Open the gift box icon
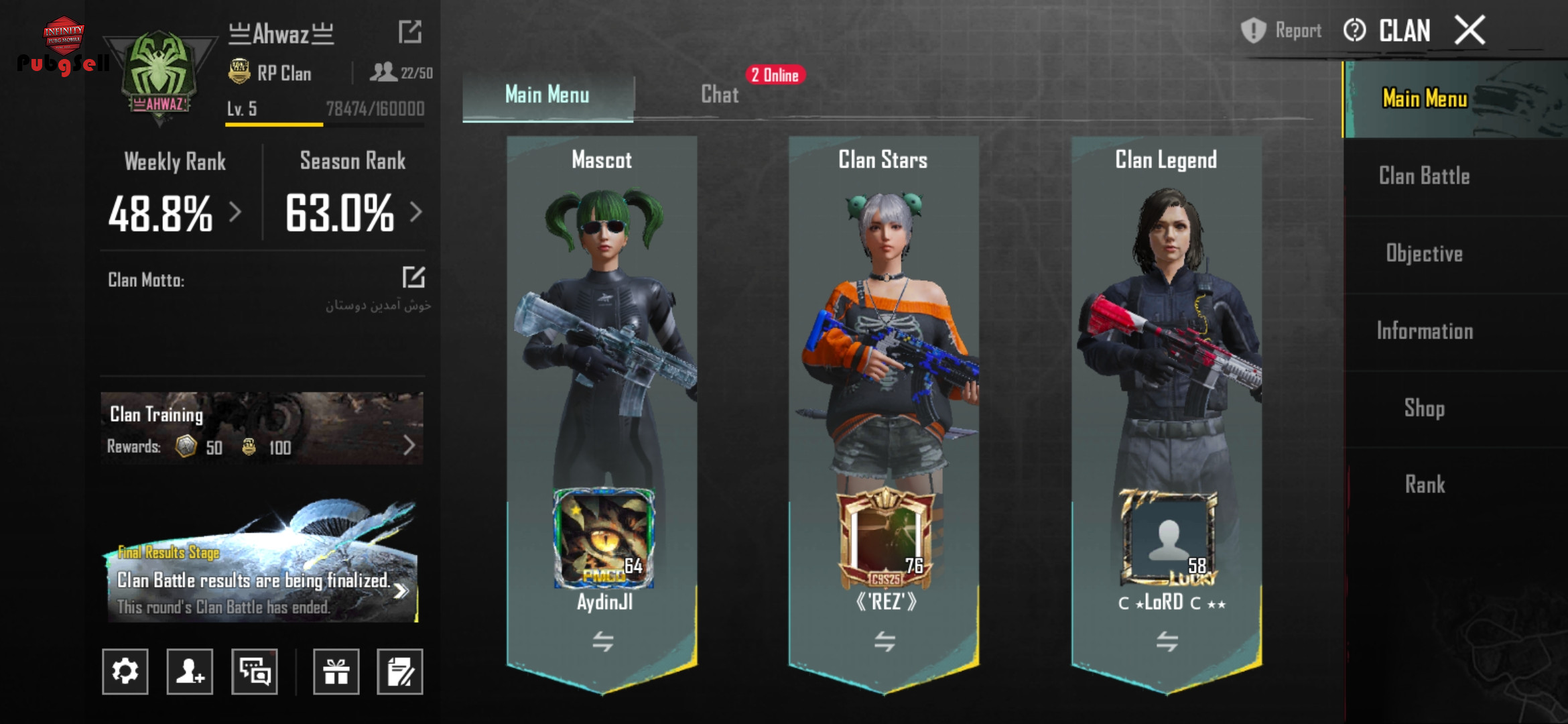This screenshot has height=724, width=1568. (x=336, y=671)
